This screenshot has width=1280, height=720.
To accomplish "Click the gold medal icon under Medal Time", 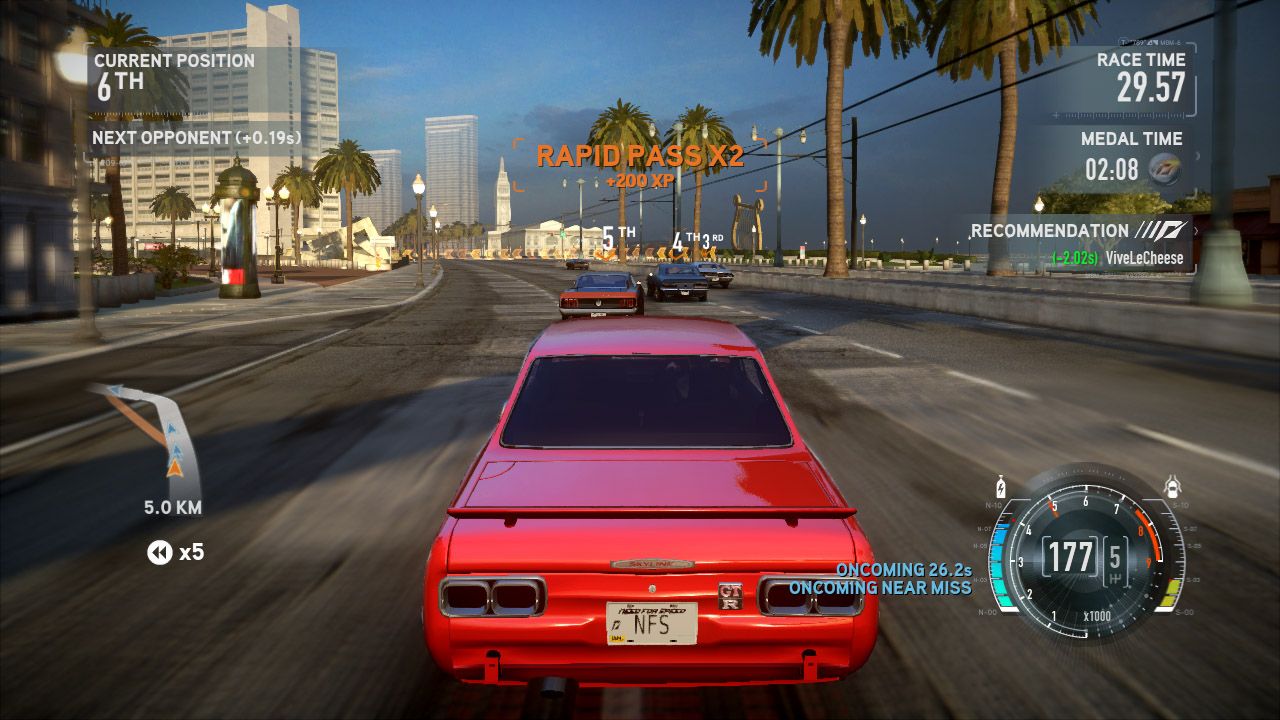I will [1165, 168].
